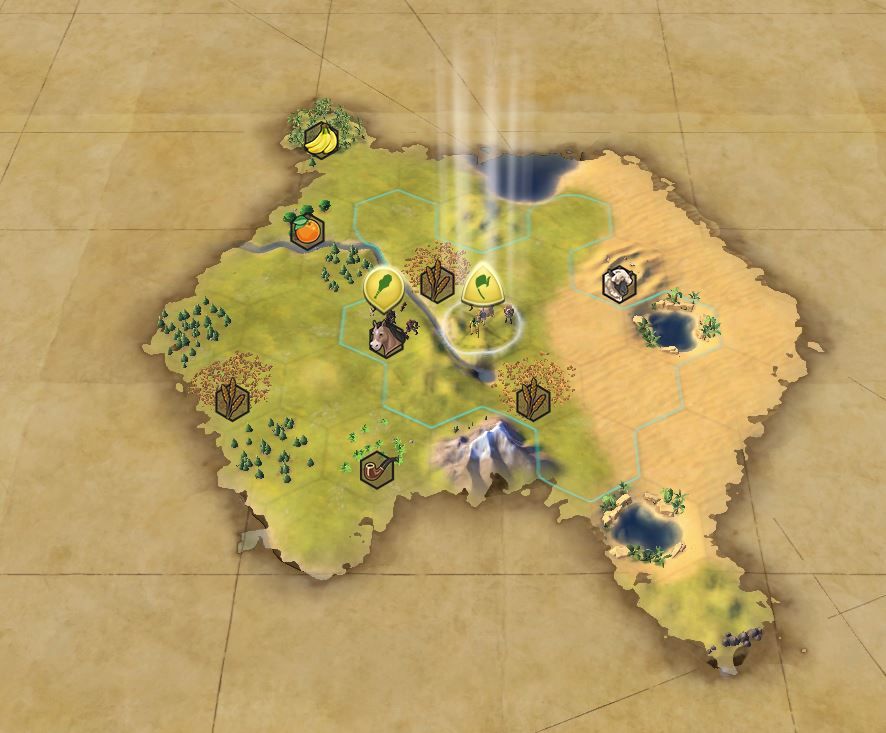886x733 pixels.
Task: Choose the shield-shaped yellow recommendation pin
Action: tap(481, 285)
